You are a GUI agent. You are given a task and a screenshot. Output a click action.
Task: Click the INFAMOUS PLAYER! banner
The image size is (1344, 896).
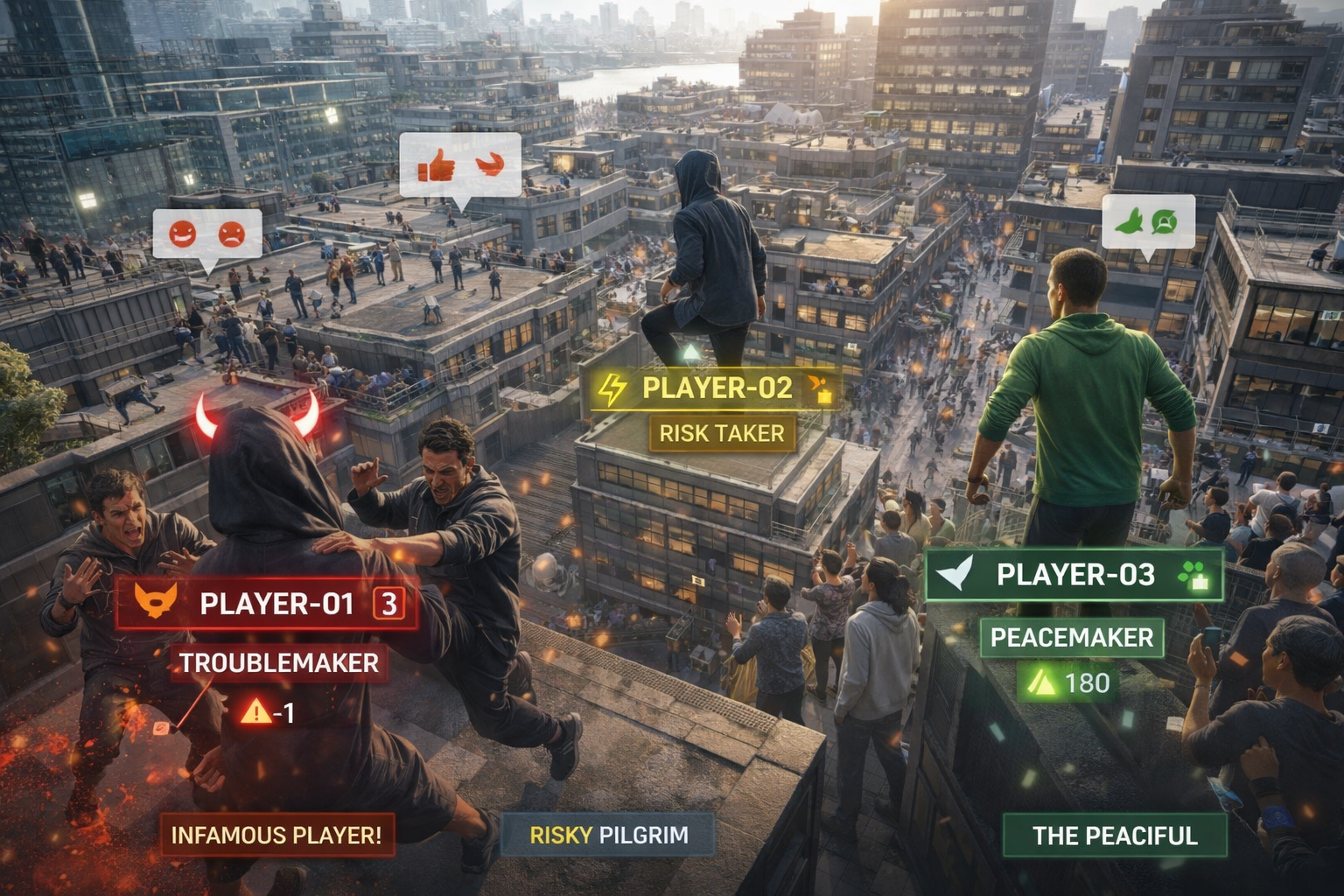click(276, 835)
